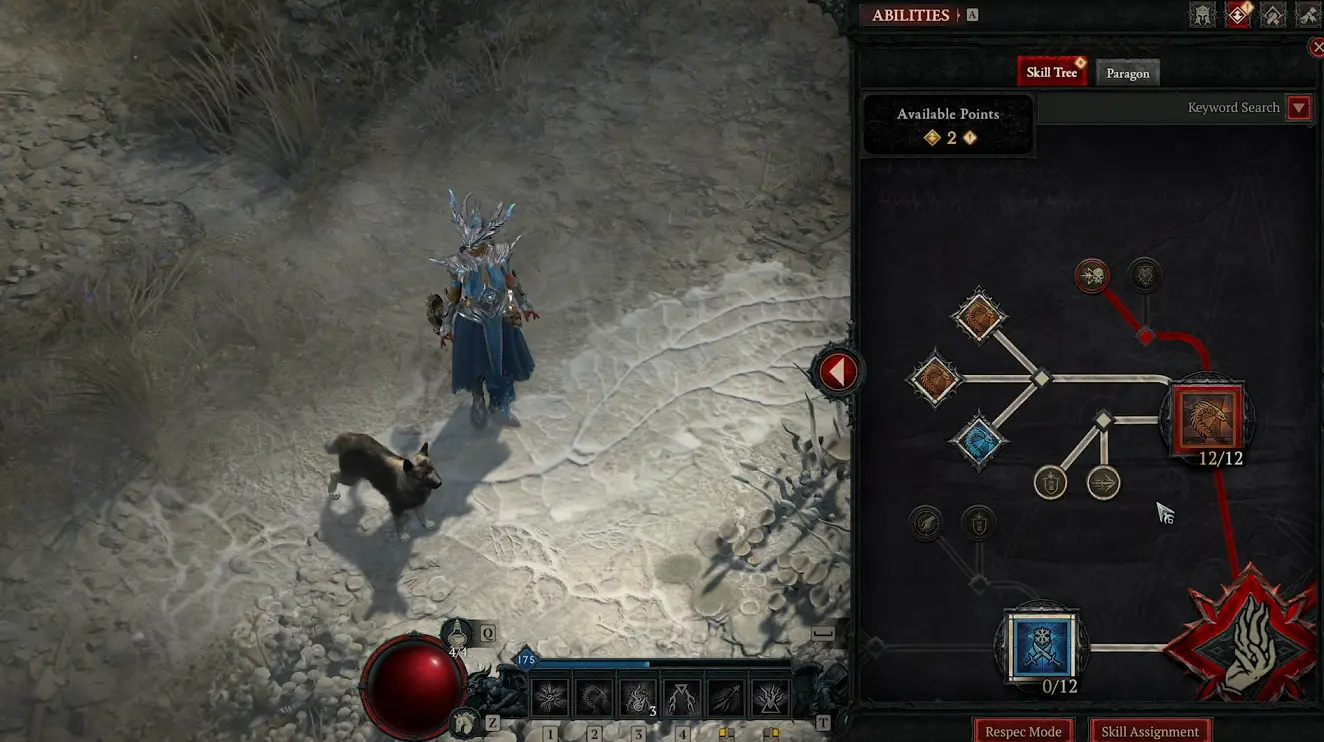Screen dimensions: 1324x742
Task: Switch to the Paragon tab
Action: [1128, 72]
